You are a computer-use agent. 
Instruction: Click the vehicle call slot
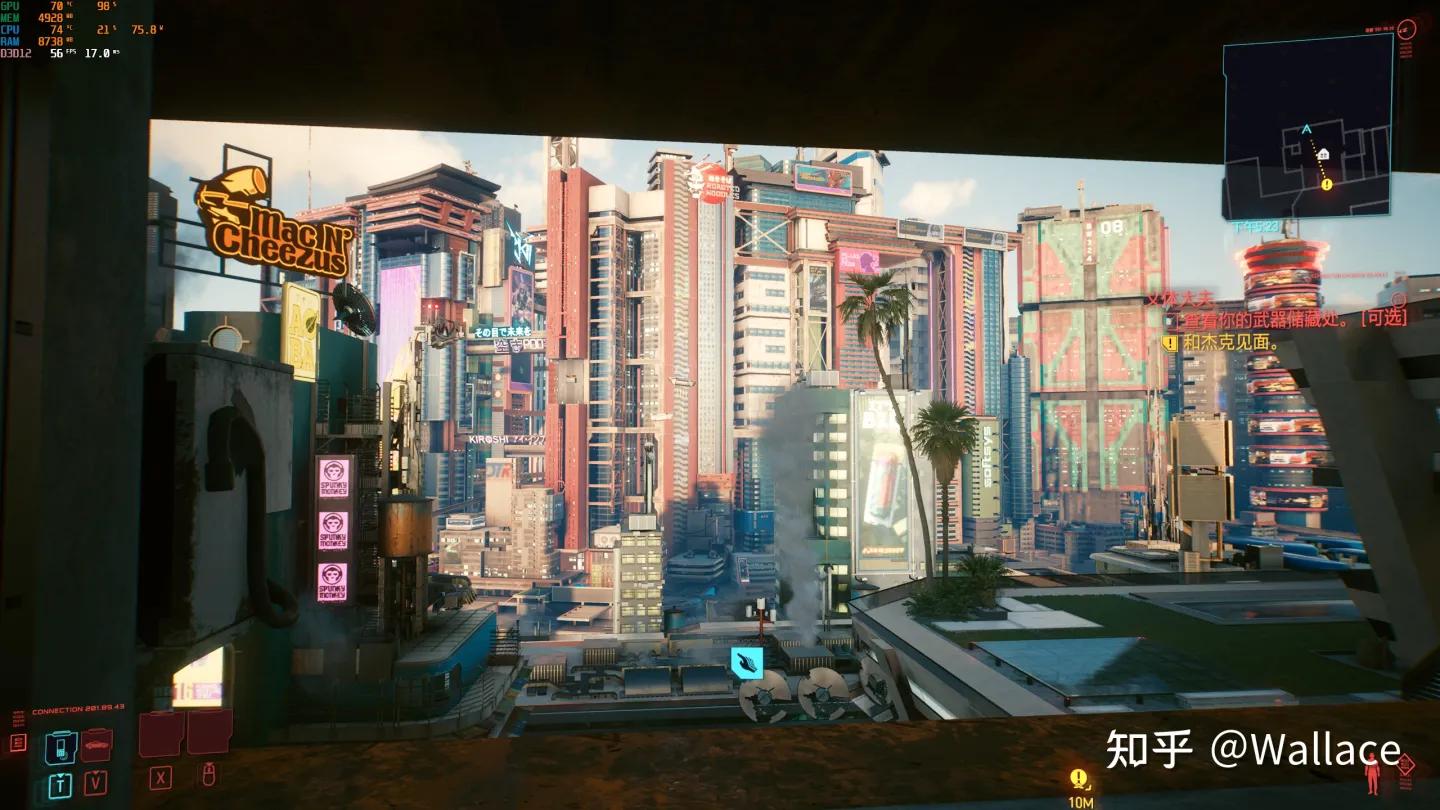click(x=97, y=744)
